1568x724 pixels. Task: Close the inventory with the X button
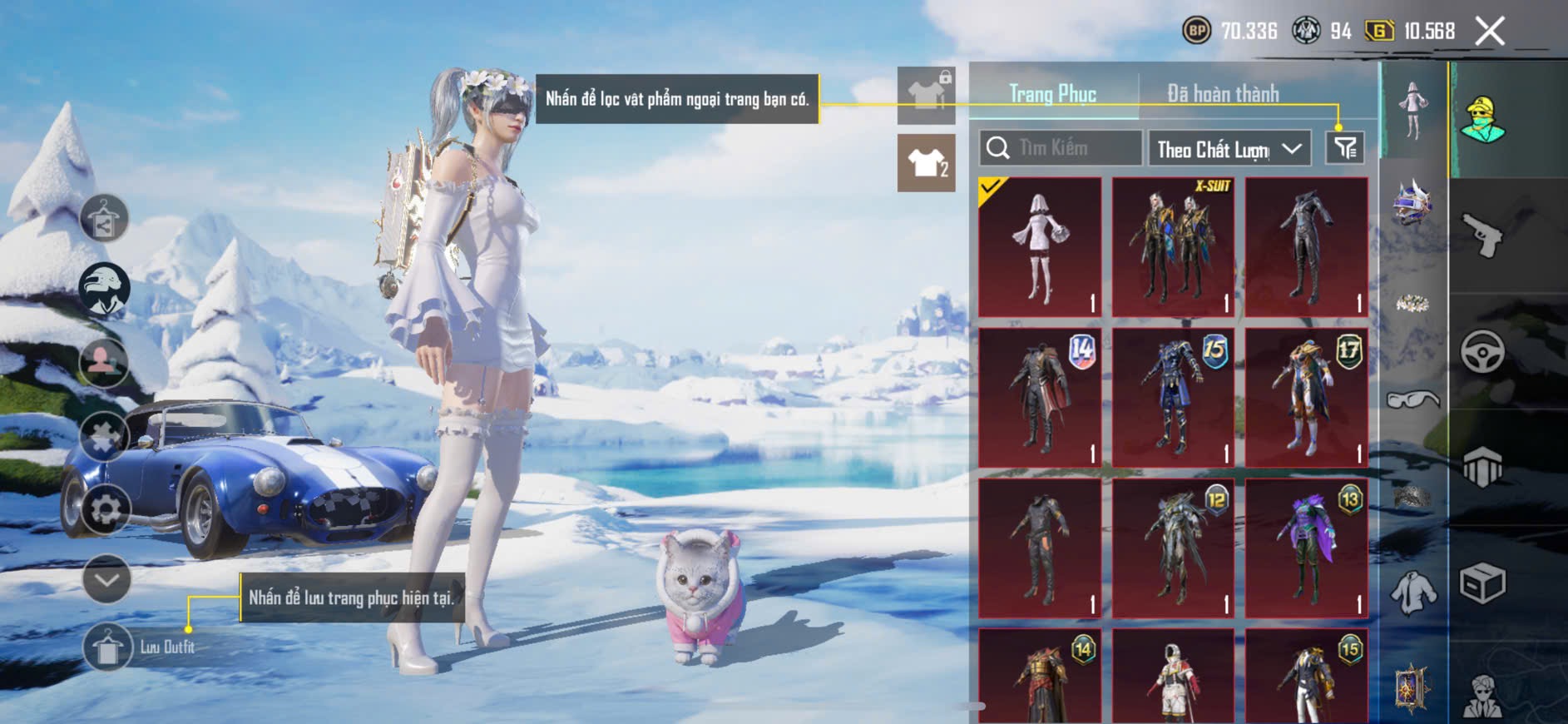point(1490,32)
